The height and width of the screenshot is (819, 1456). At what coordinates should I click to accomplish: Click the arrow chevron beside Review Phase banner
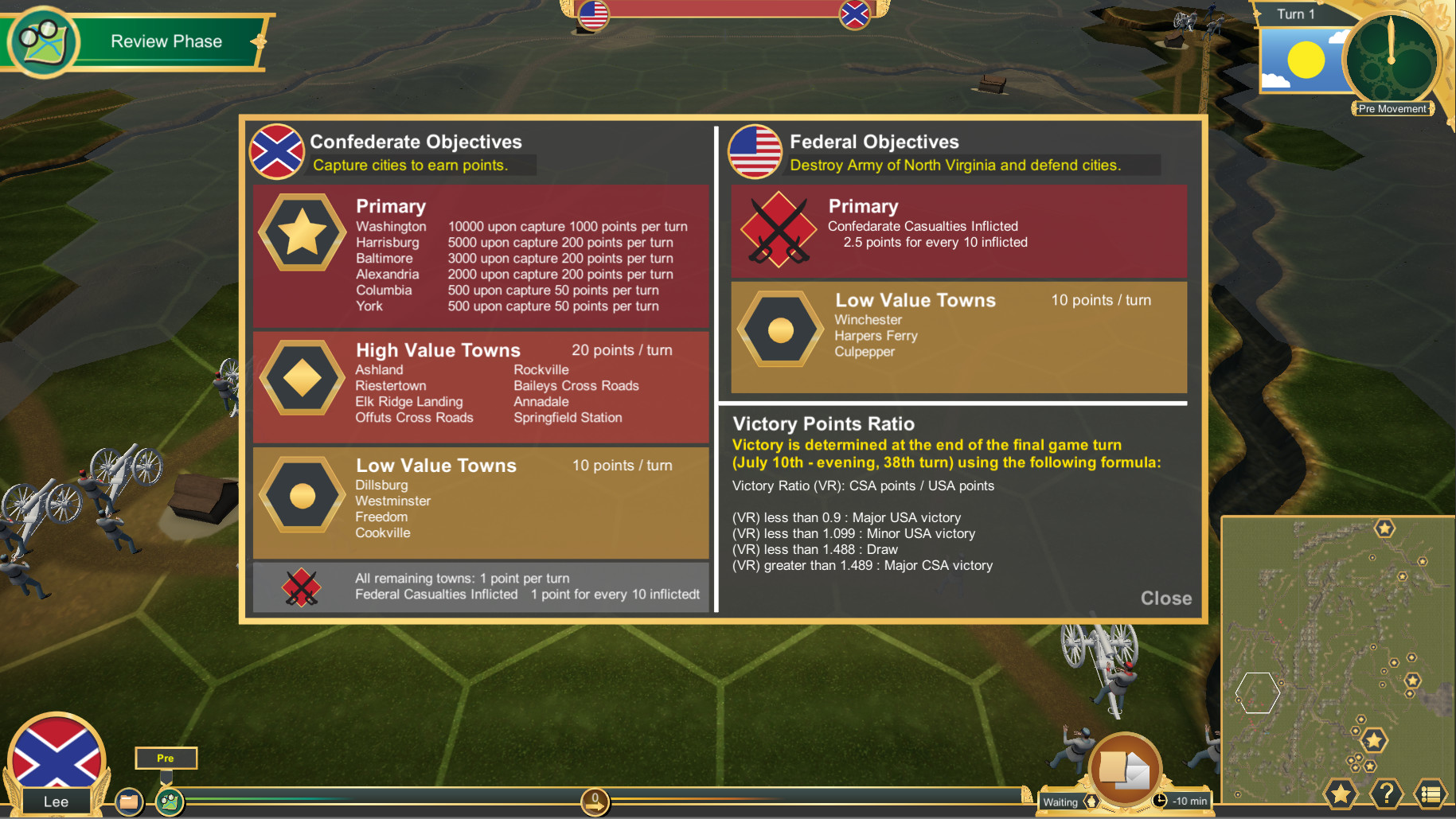(x=256, y=41)
